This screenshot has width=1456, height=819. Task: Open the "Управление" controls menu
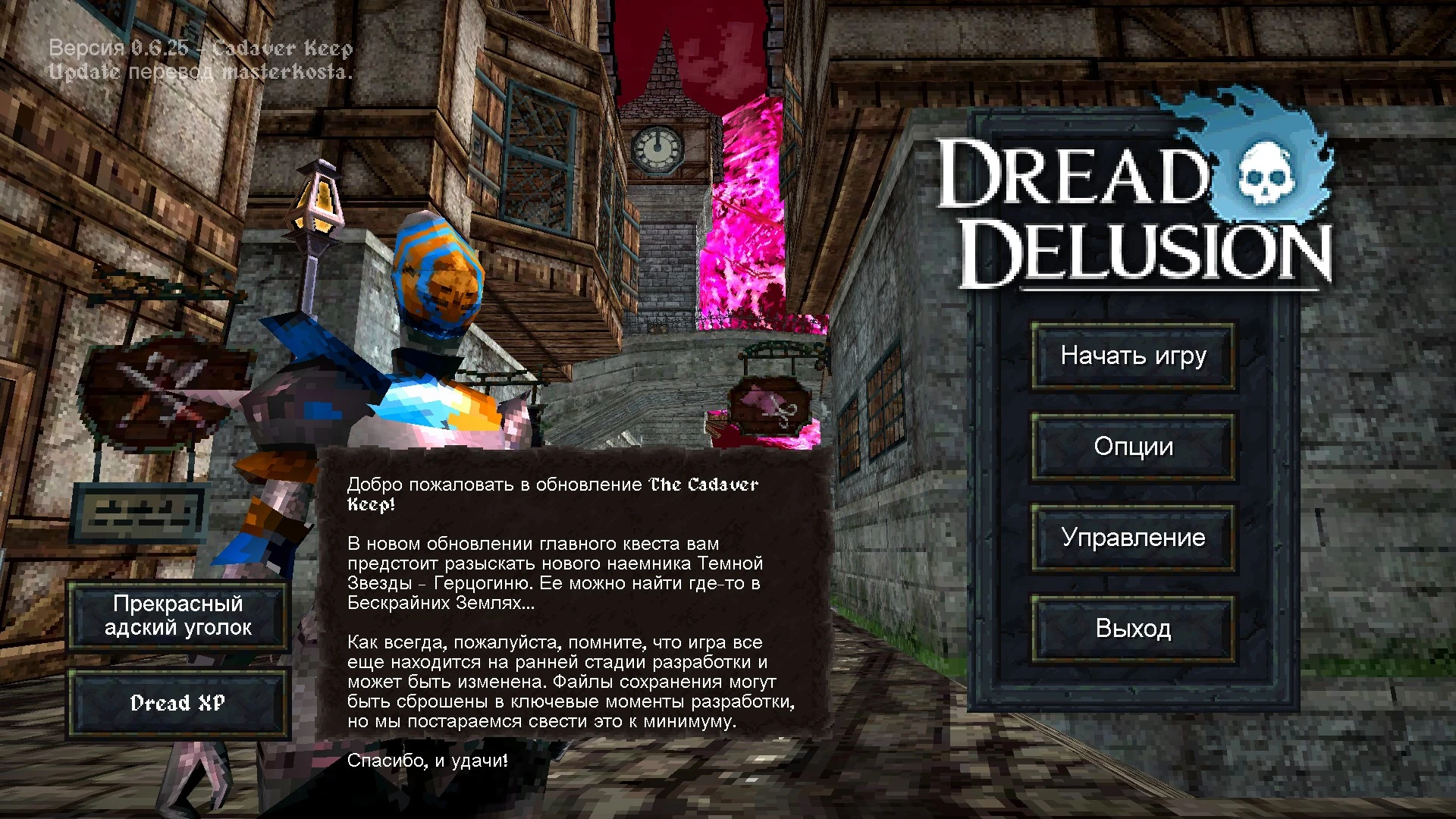coord(1133,538)
